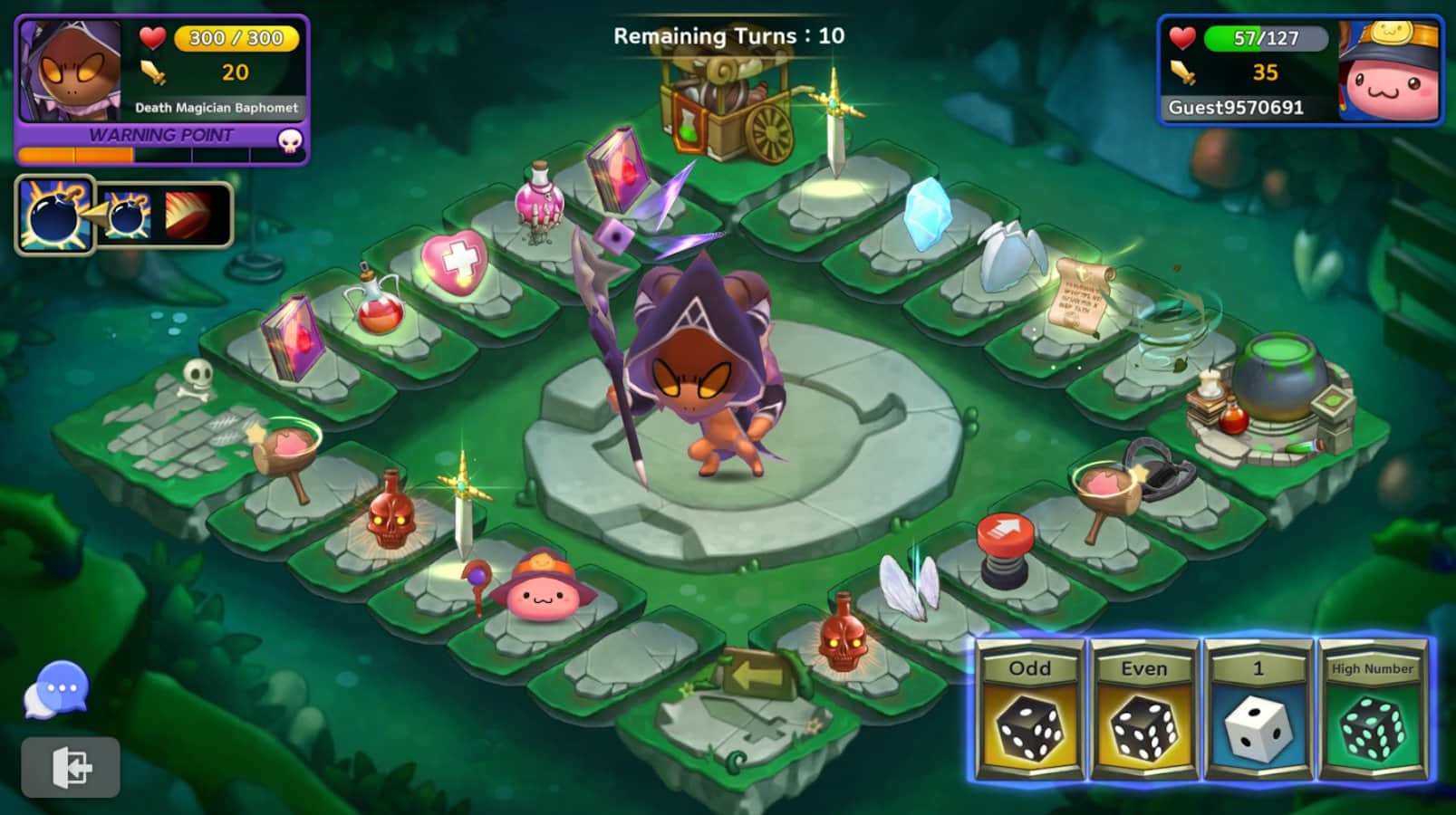Screen dimensions: 1456x815
Task: Select the Odd dice card
Action: [1030, 710]
